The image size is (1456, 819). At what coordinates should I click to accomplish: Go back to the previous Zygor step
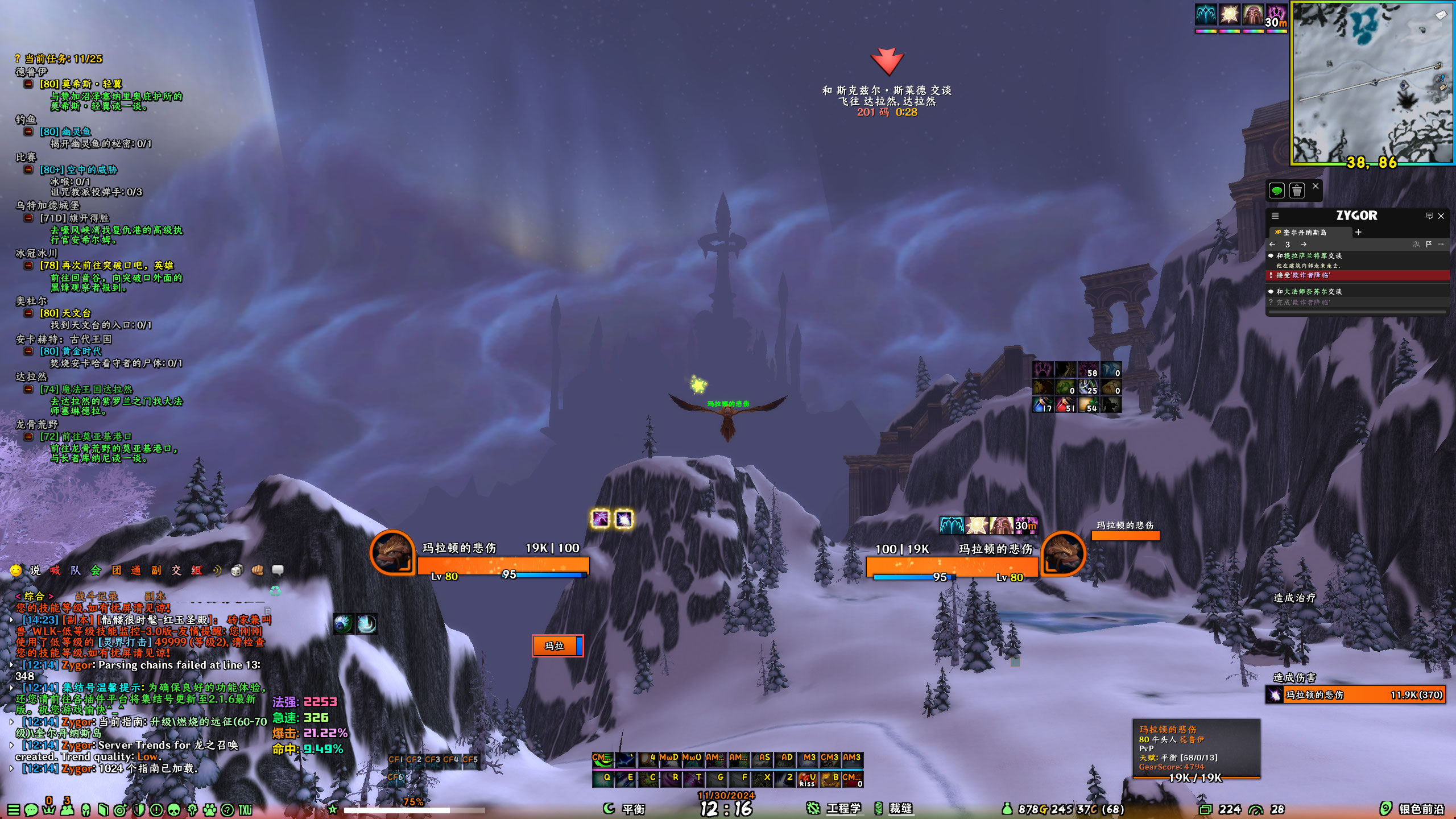click(x=1272, y=245)
